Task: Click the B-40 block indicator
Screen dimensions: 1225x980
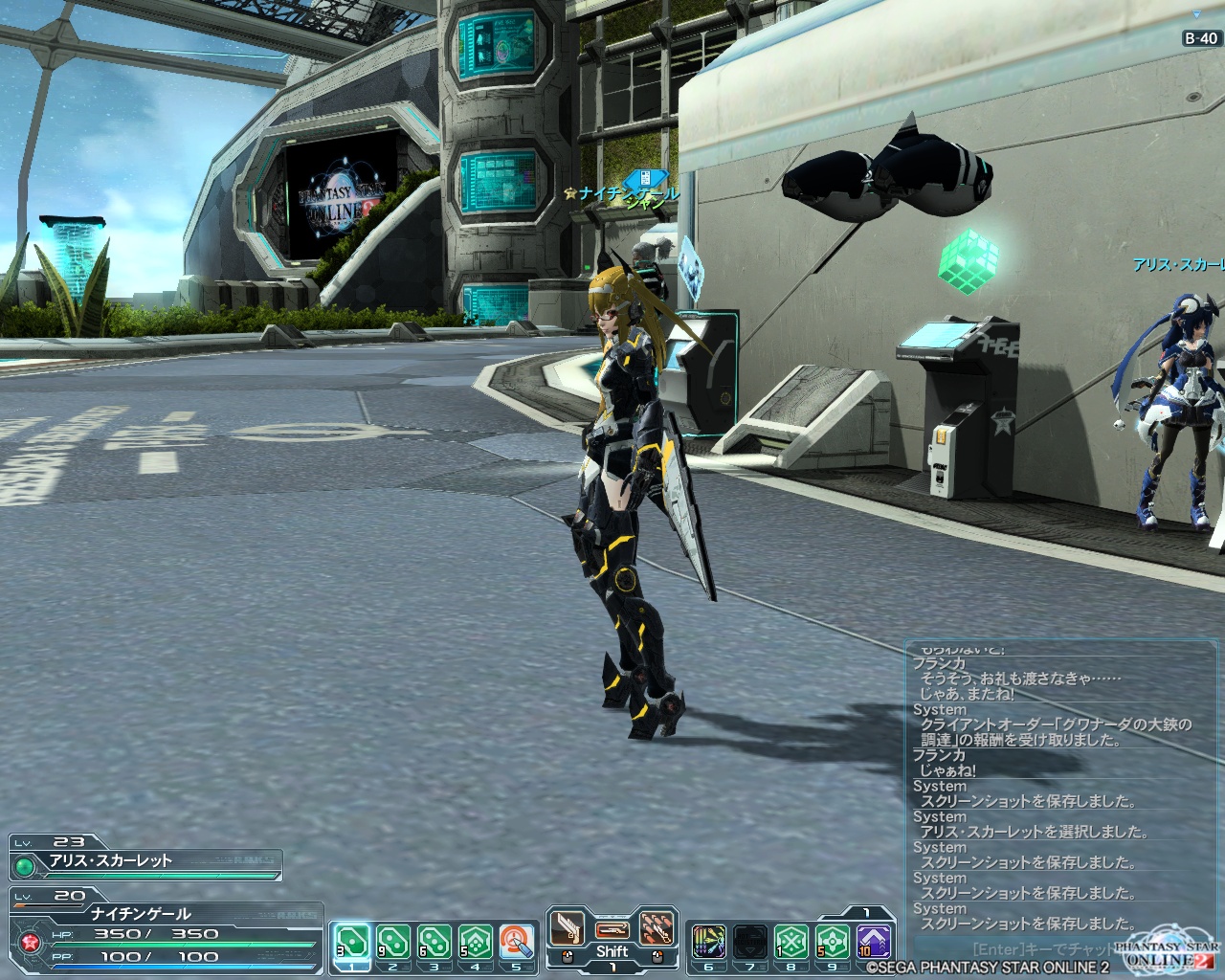Action: point(1201,39)
